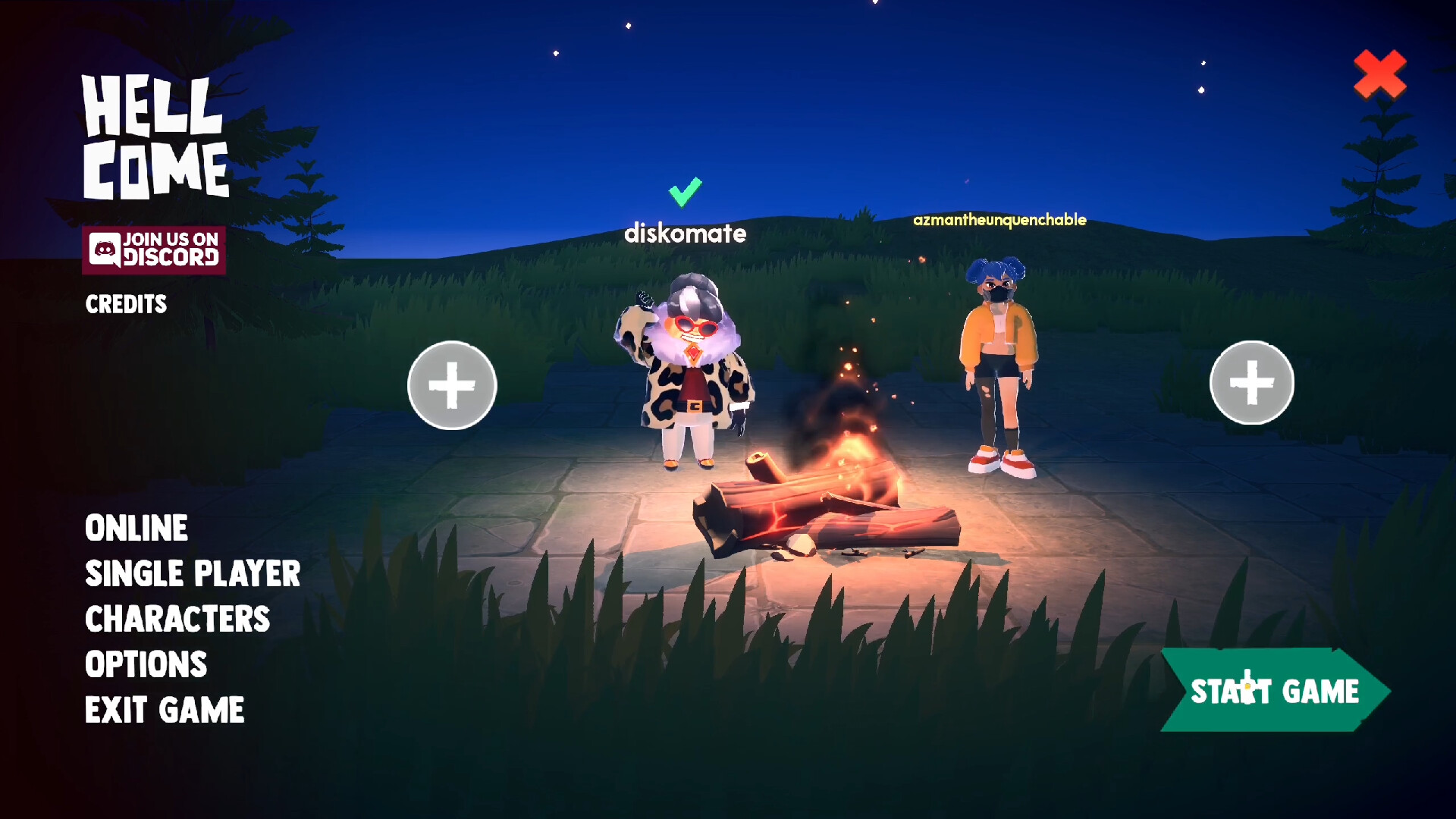The image size is (1456, 819).
Task: Click the right plus icon to add a player
Action: click(x=1251, y=382)
